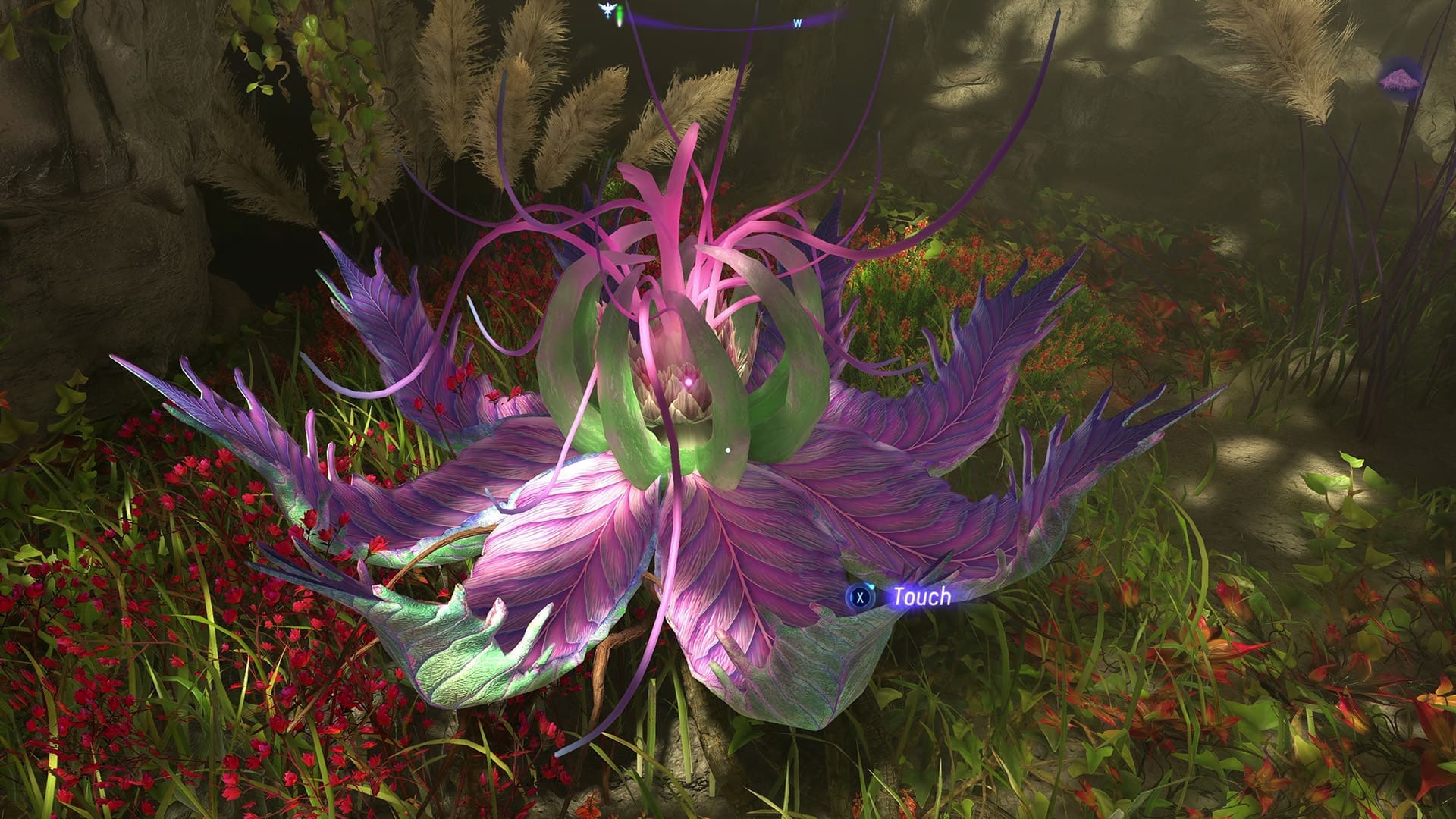Viewport: 1456px width, 819px height.
Task: Click the Touch label next to the X icon
Action: click(920, 598)
